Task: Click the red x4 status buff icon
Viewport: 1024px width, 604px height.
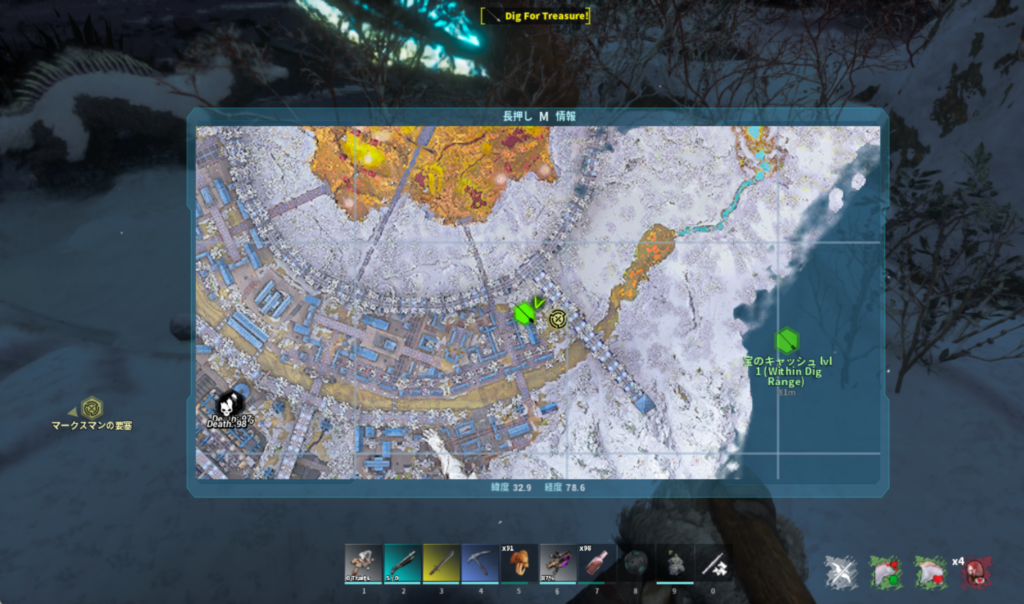Action: click(x=977, y=573)
